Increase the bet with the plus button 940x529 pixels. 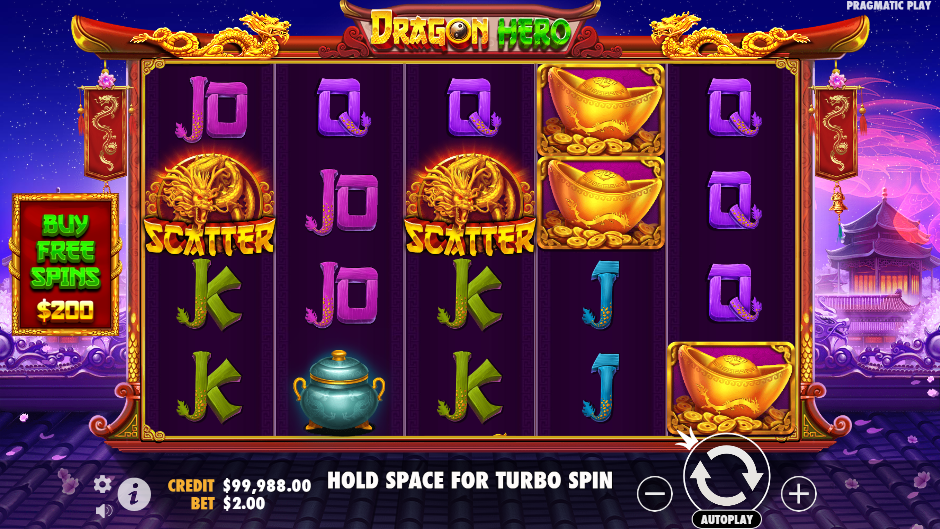click(798, 493)
